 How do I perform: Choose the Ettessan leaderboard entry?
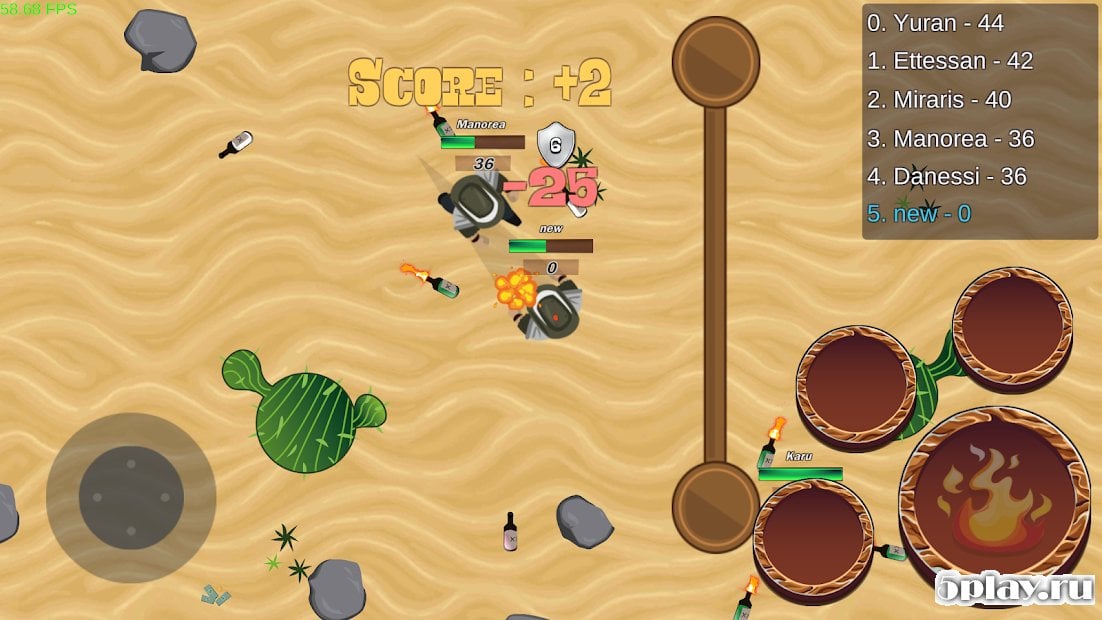[x=949, y=61]
